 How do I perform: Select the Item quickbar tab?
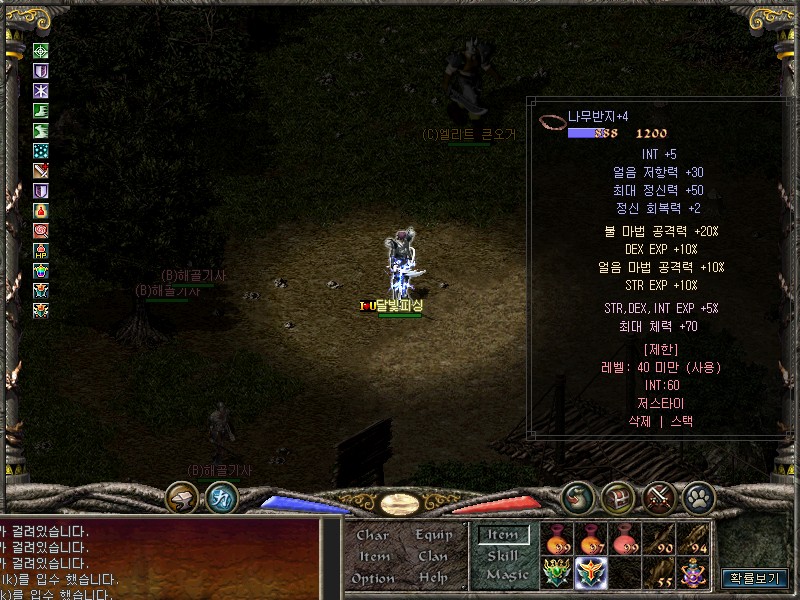(x=503, y=535)
